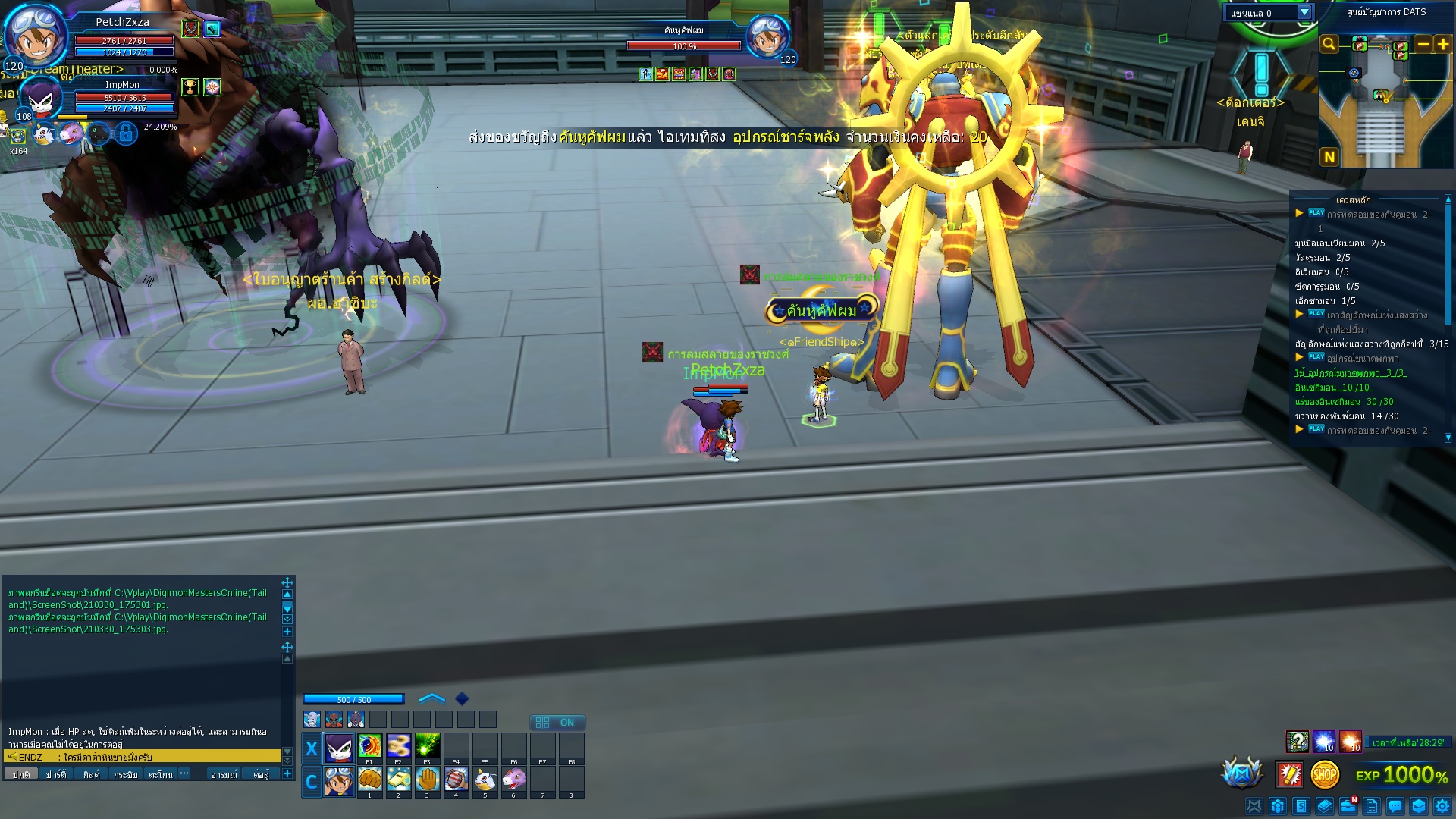Toggle the quick slot ON switch

click(x=557, y=723)
